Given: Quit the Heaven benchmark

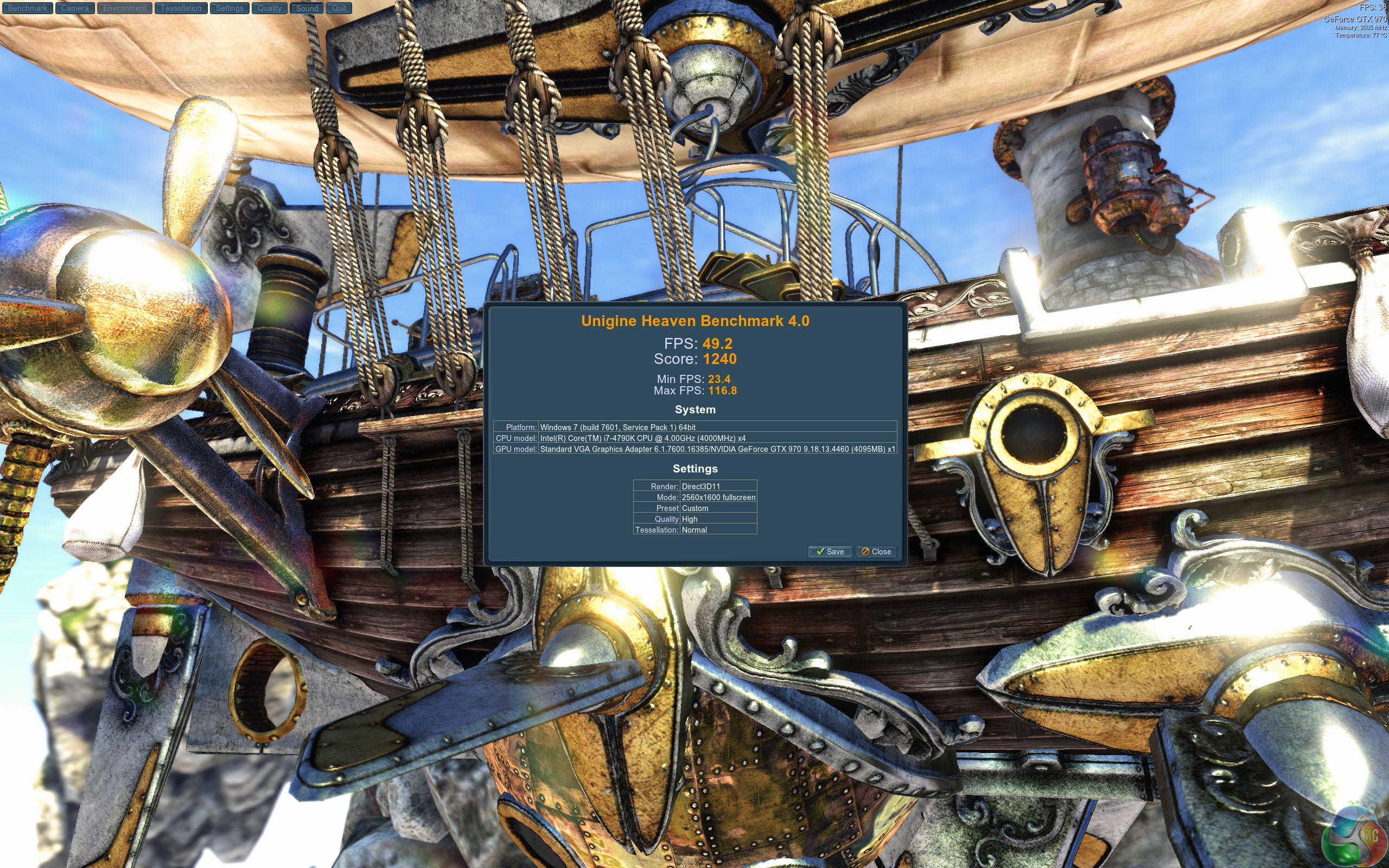Looking at the screenshot, I should (x=339, y=8).
